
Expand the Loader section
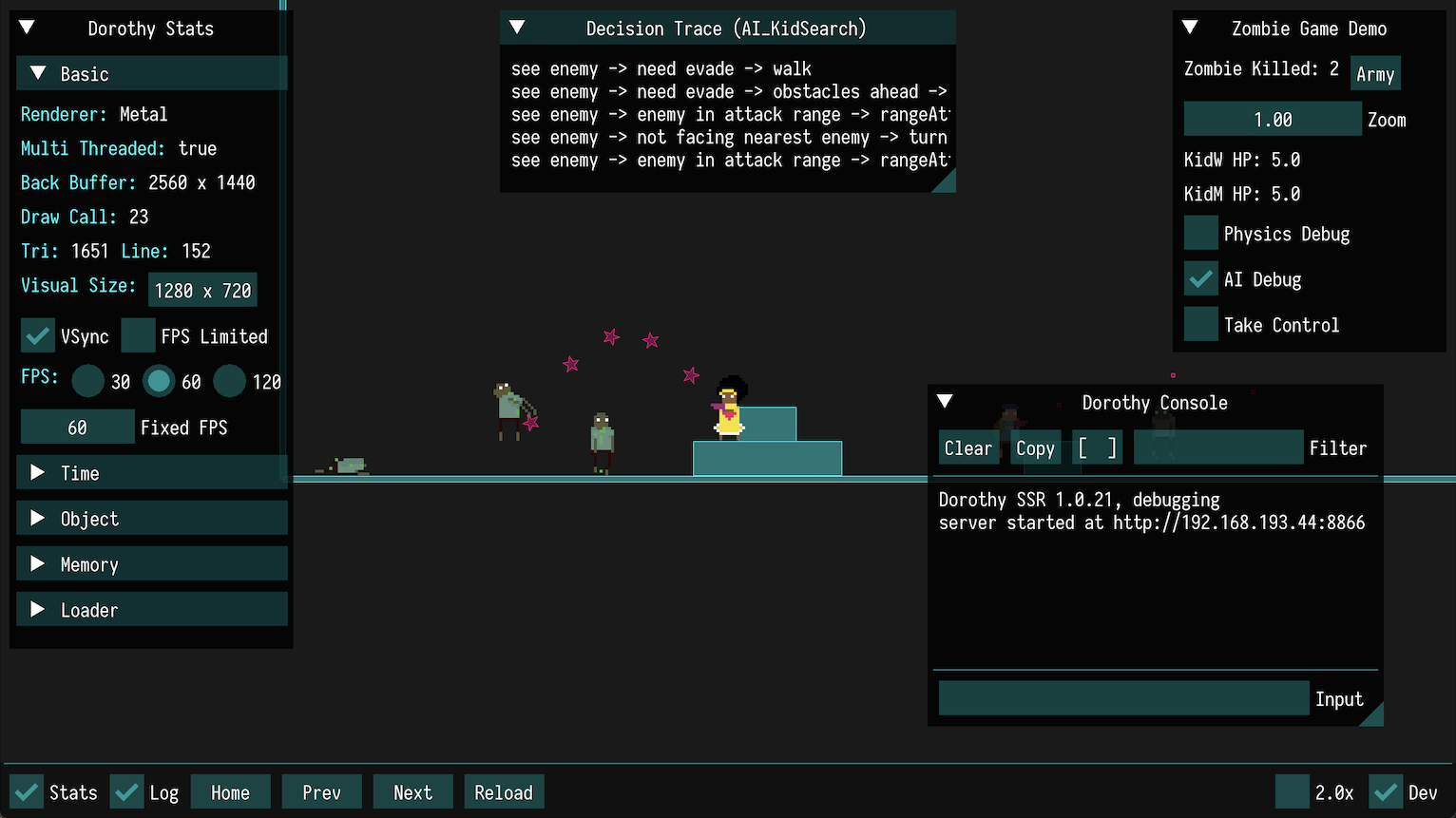click(x=152, y=610)
